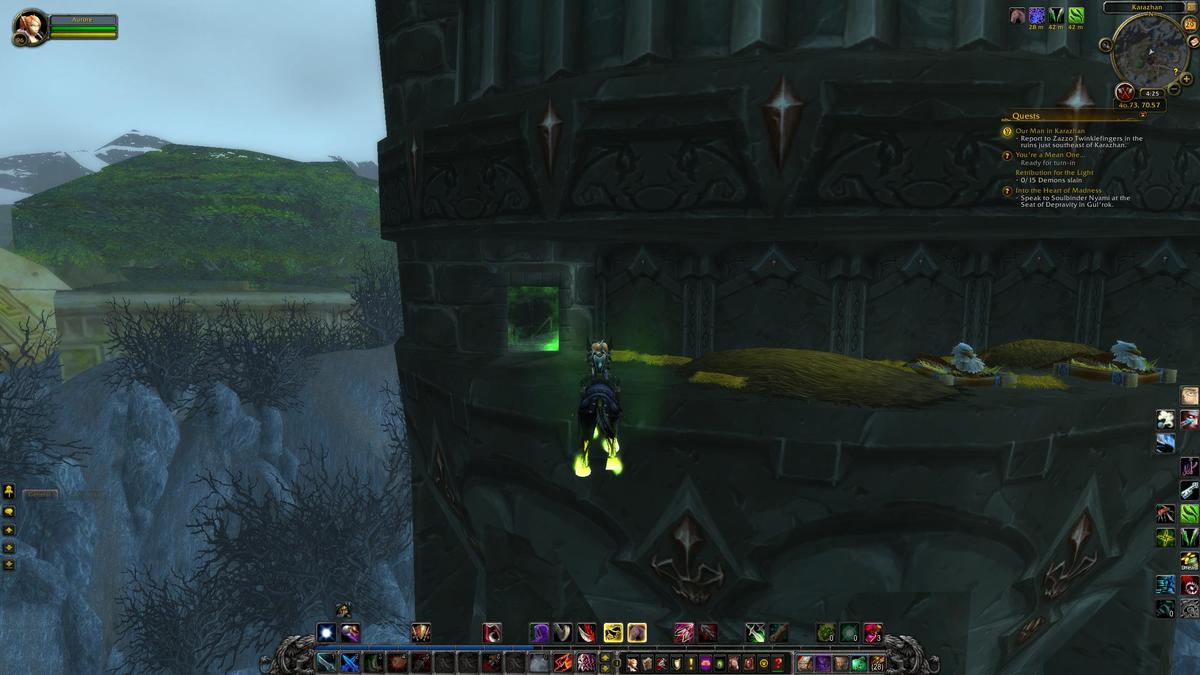
Task: Activate the glowing white orb ability
Action: (326, 632)
